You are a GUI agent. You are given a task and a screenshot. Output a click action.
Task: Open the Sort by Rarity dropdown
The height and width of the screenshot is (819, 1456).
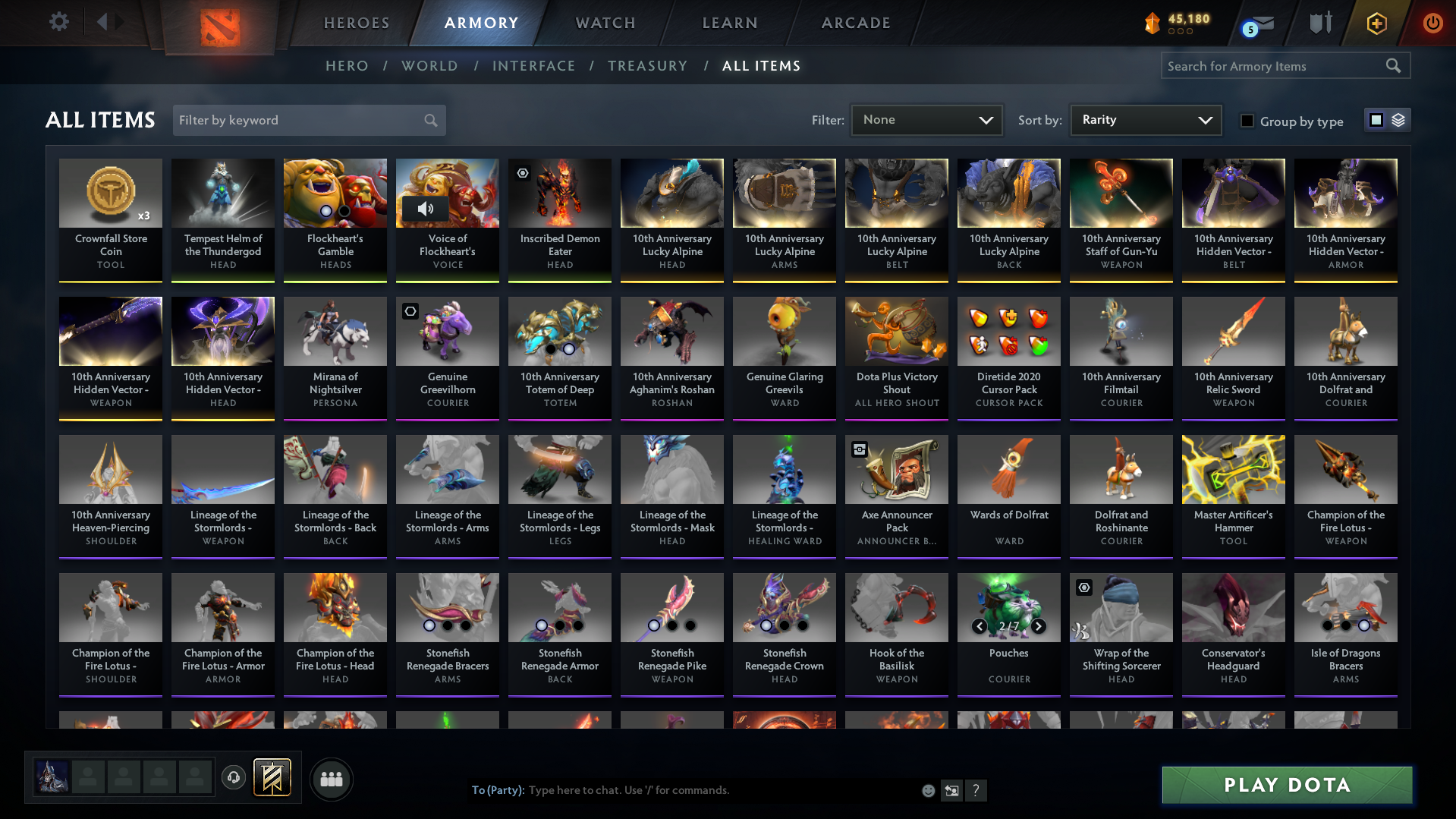click(1145, 119)
